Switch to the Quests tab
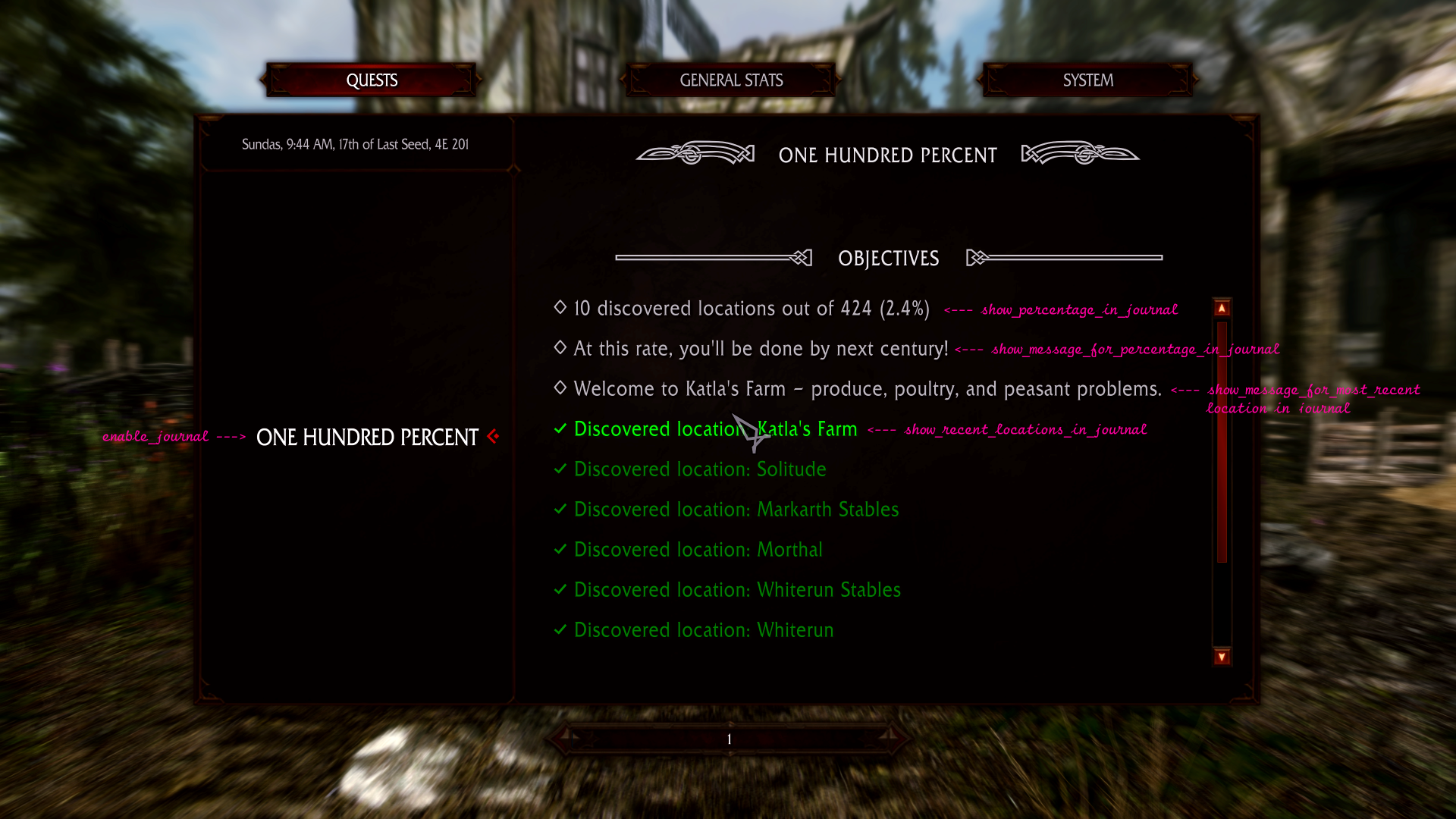Screen dimensions: 1456x819 372,80
